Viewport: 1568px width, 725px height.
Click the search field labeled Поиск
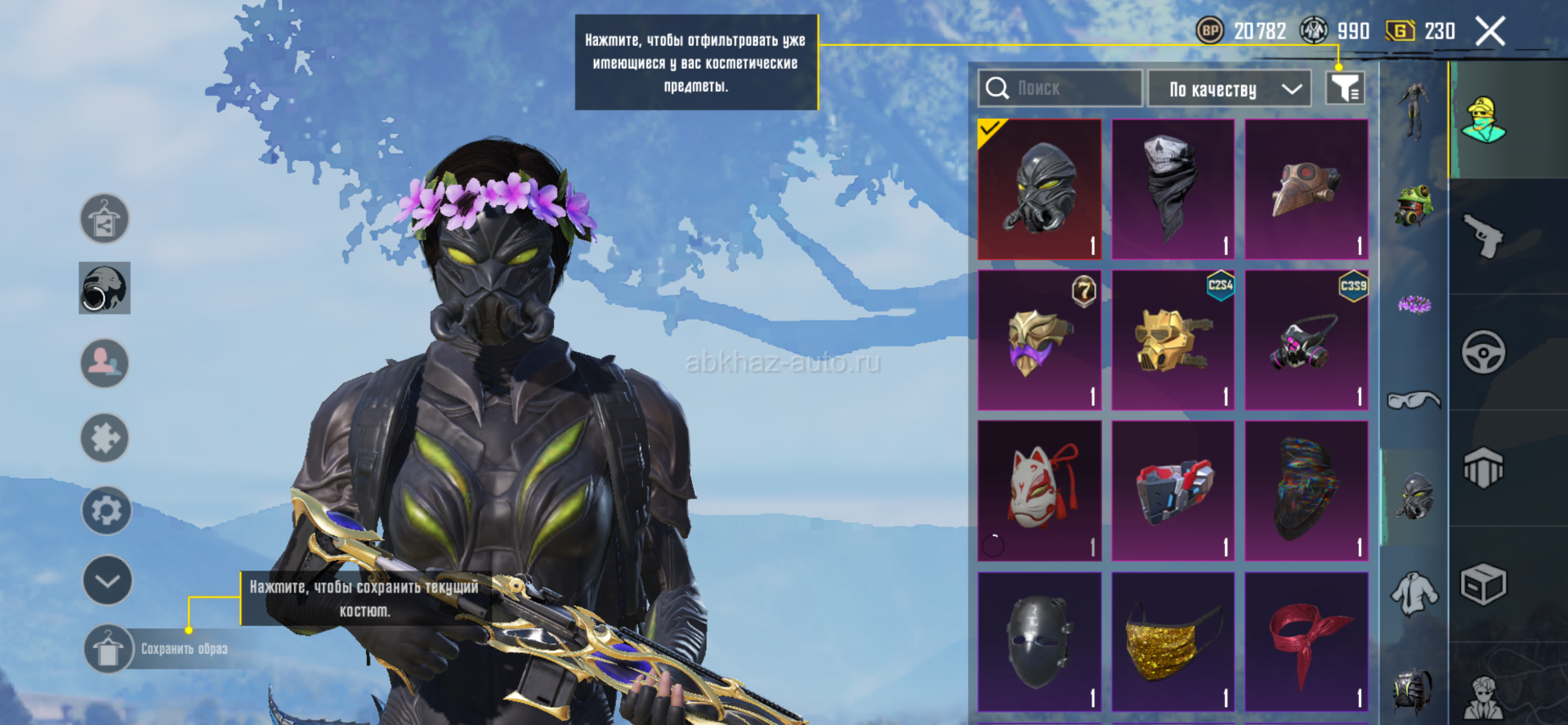click(x=1061, y=88)
